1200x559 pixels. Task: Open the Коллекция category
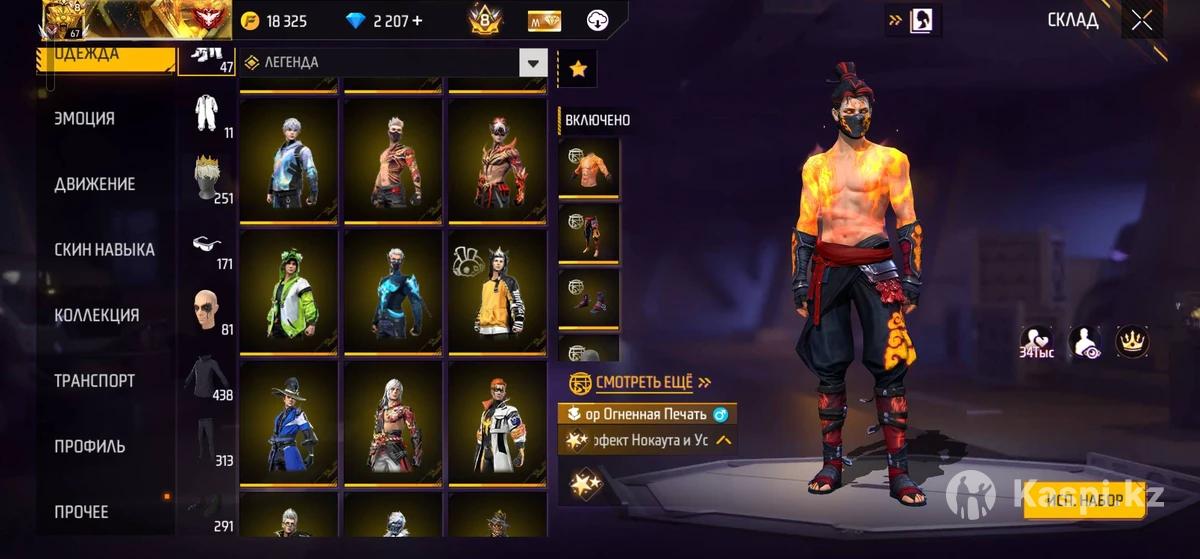point(96,315)
